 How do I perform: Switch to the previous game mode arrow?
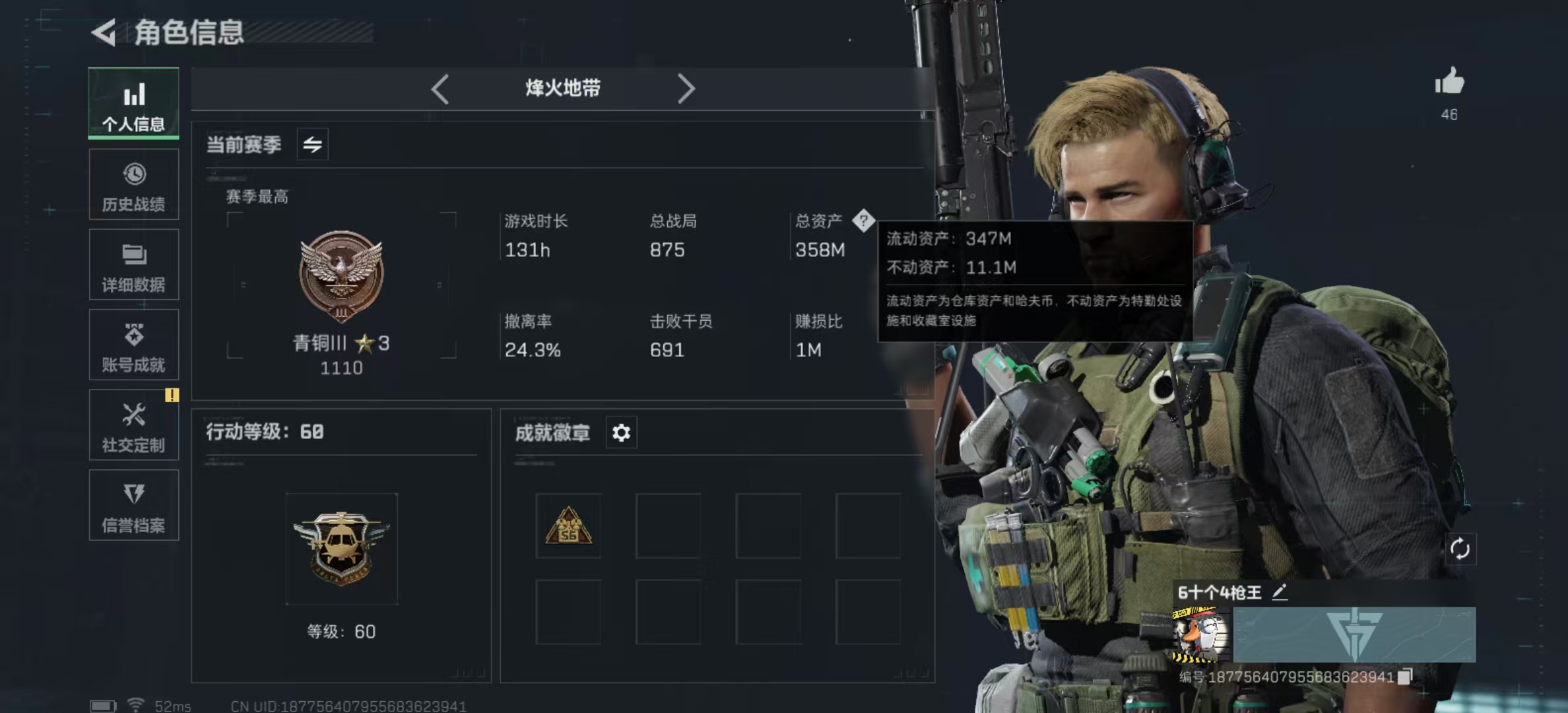click(x=440, y=88)
